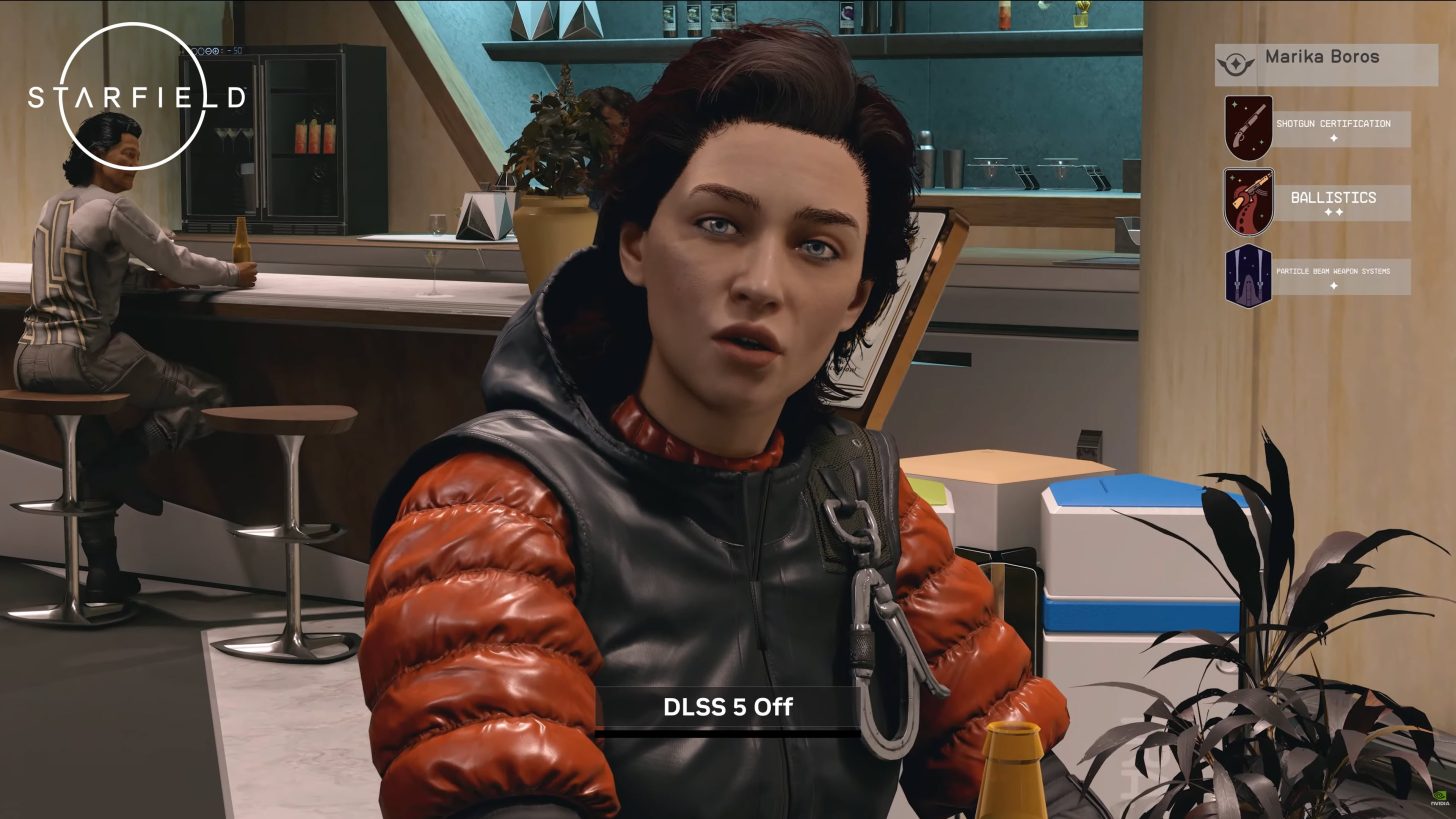Click the DLSS 5 Off label
This screenshot has width=1456, height=819.
(727, 707)
